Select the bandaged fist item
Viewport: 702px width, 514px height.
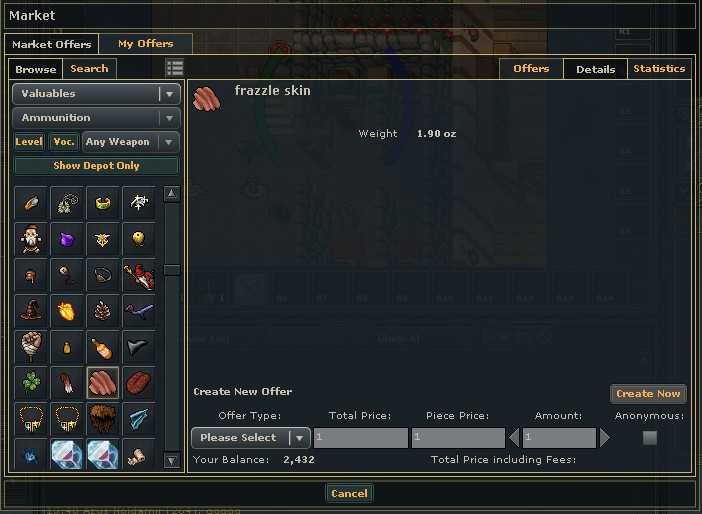(29, 346)
